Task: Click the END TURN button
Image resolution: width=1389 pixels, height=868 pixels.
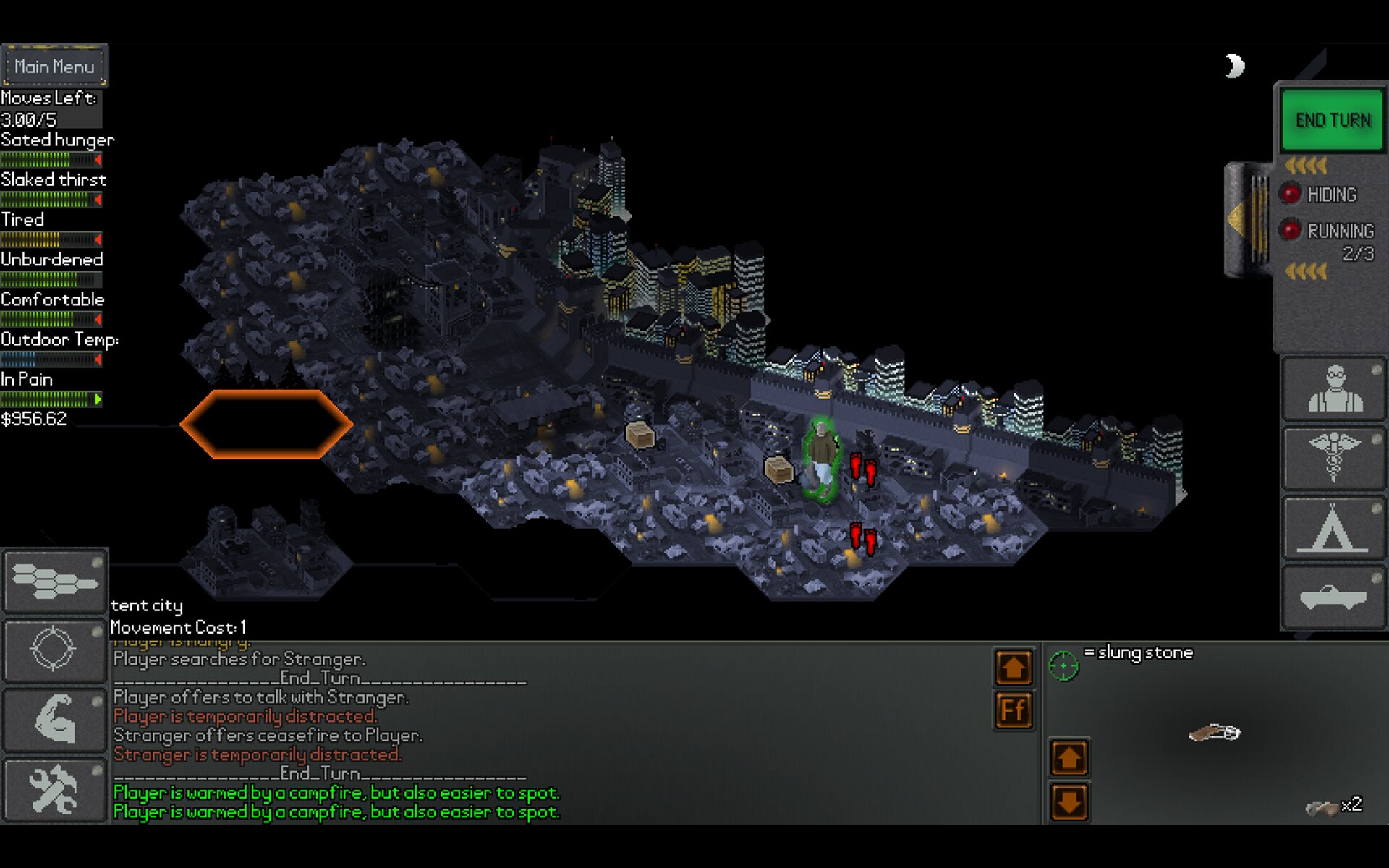Action: (1333, 120)
